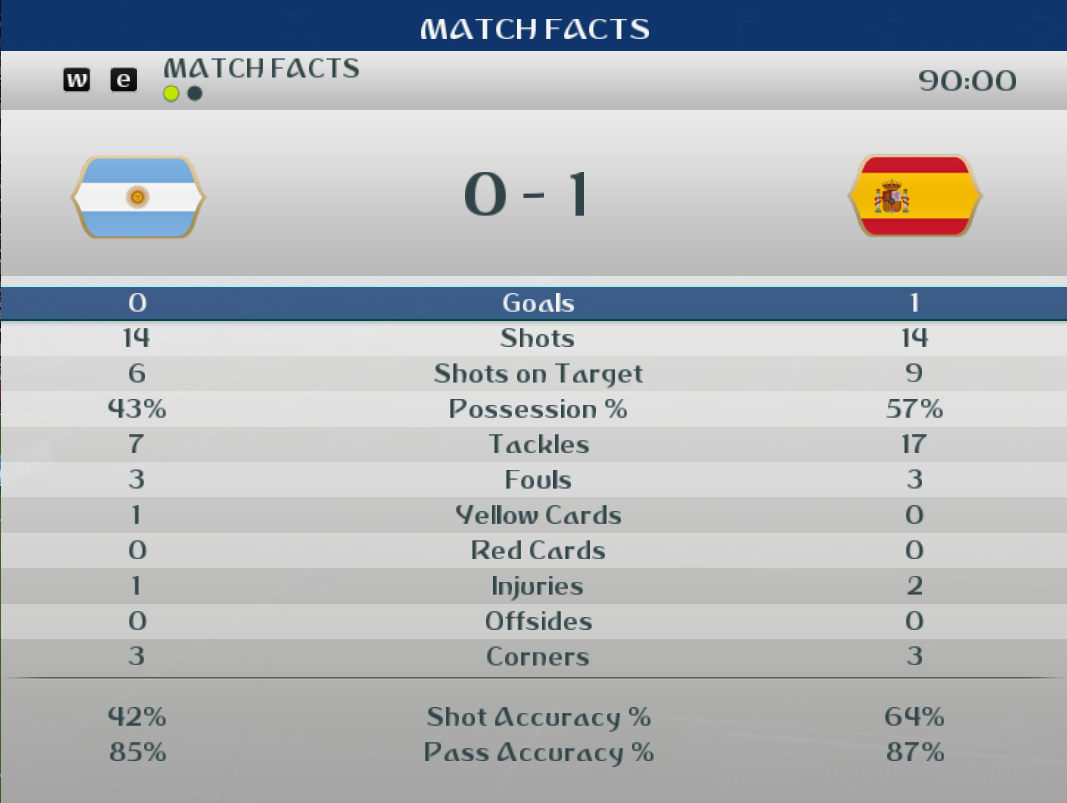Select the highlighted Goals row
Screen dimensions: 1067x803
[x=537, y=303]
